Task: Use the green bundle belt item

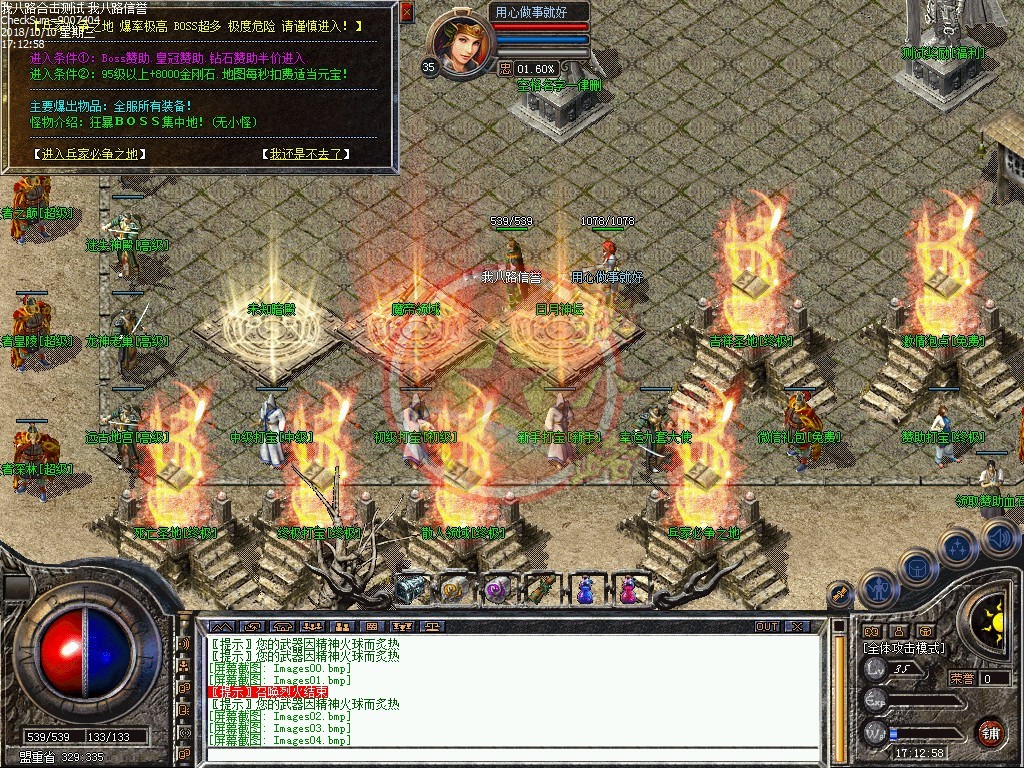Action: [541, 589]
